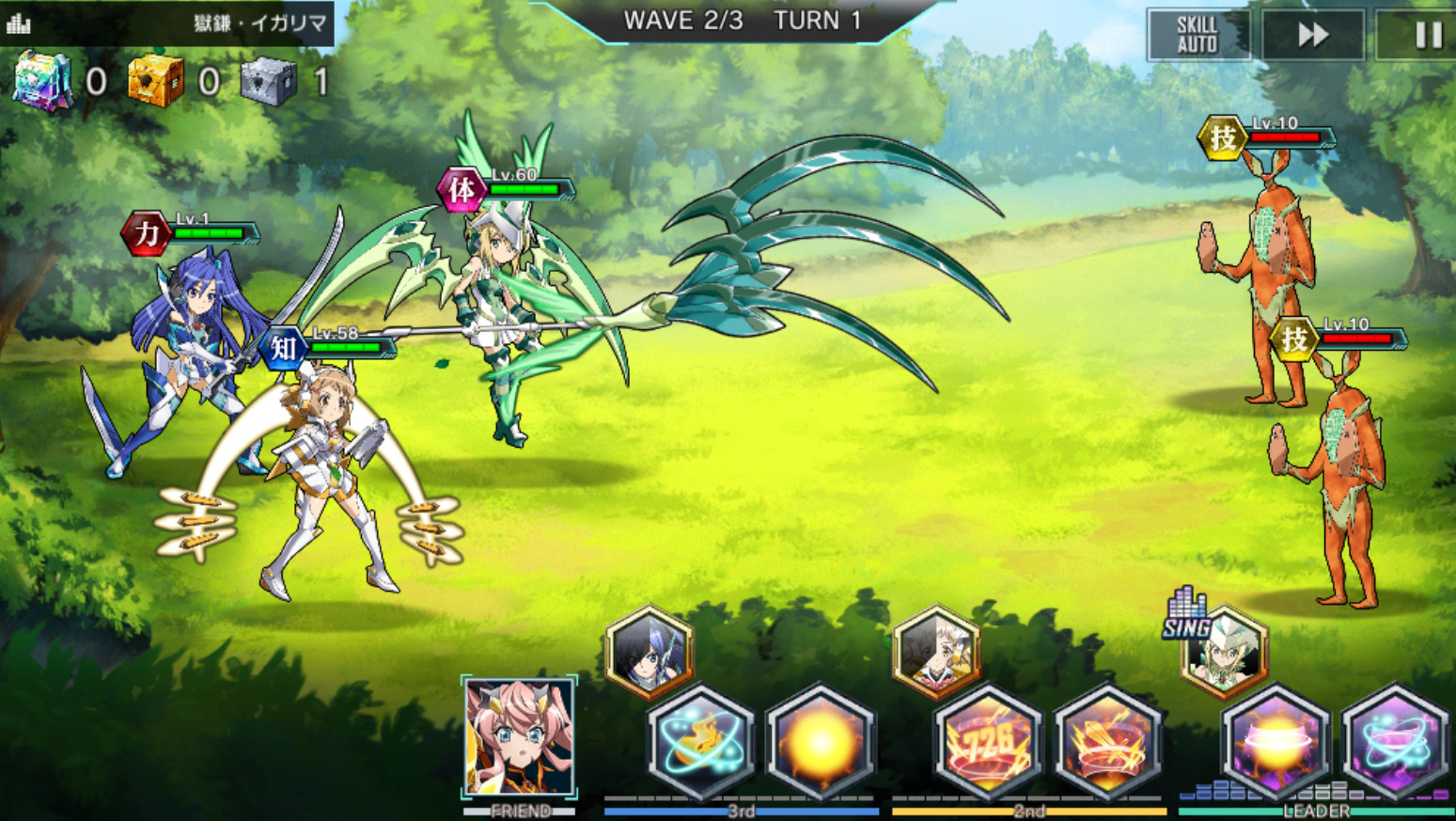Enable battle fast-forward
This screenshot has height=821, width=1456.
pos(1313,36)
